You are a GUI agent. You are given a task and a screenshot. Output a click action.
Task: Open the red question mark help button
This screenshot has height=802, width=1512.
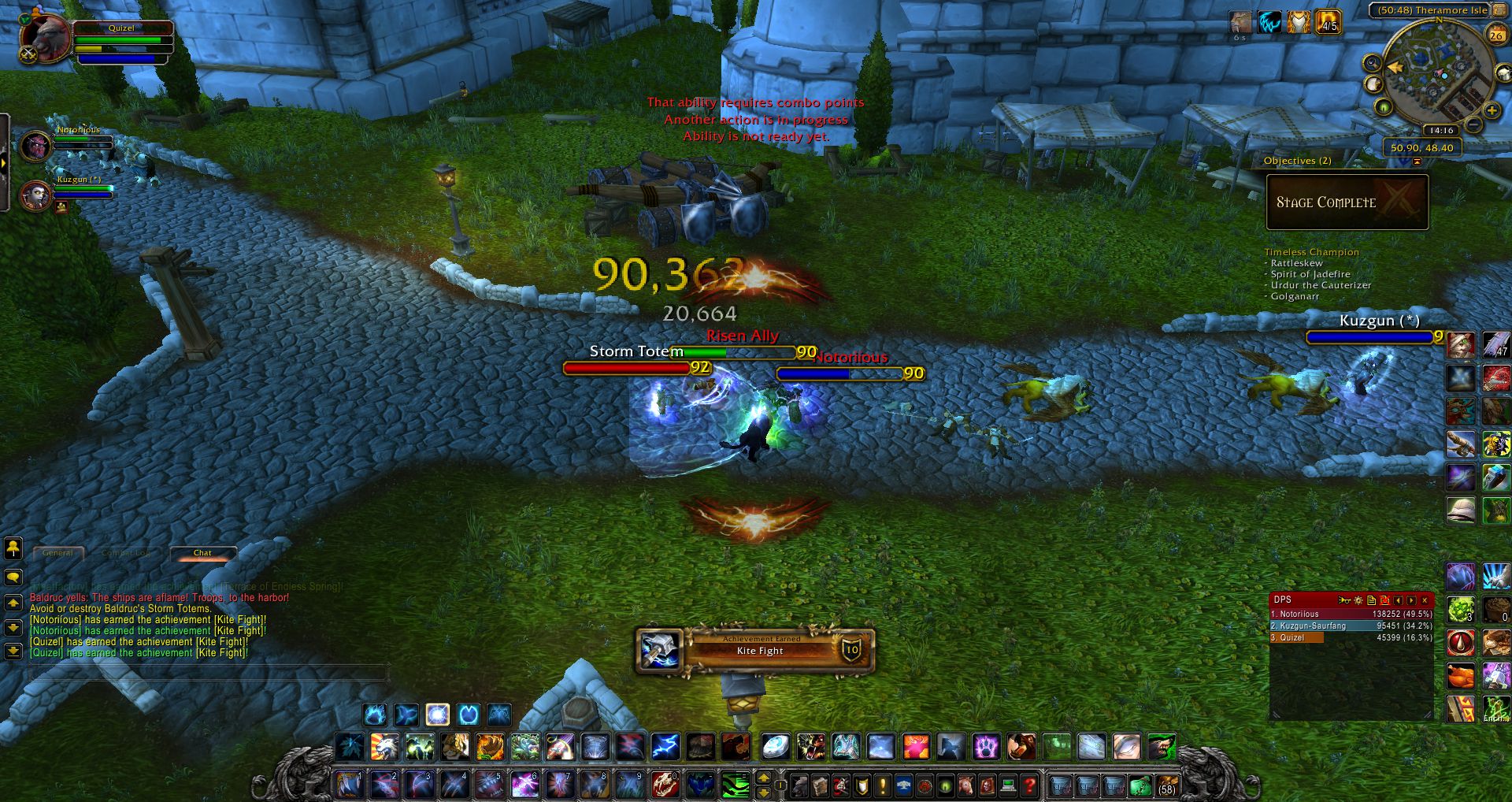click(1028, 785)
